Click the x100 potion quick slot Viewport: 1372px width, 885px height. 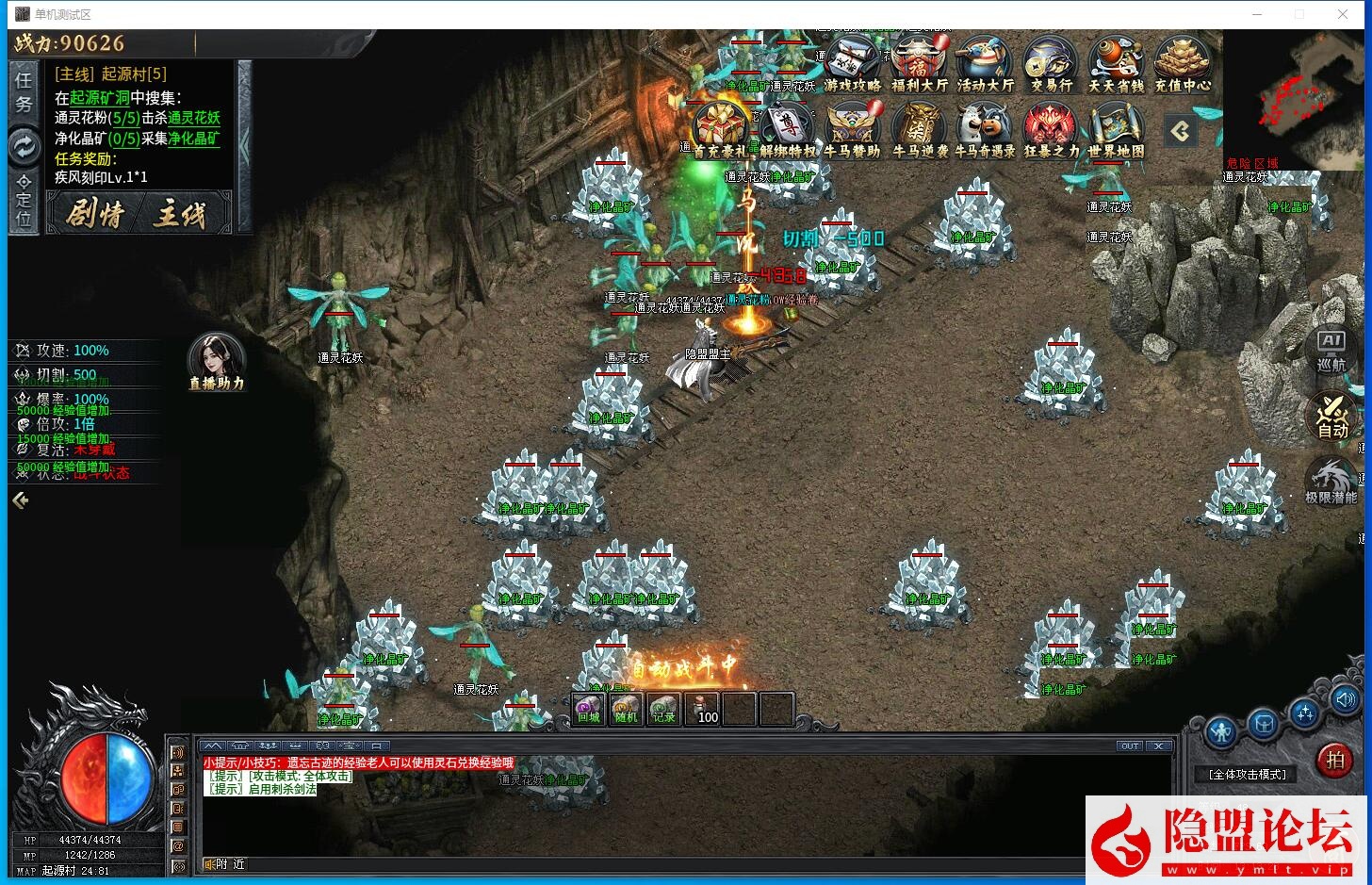click(703, 709)
